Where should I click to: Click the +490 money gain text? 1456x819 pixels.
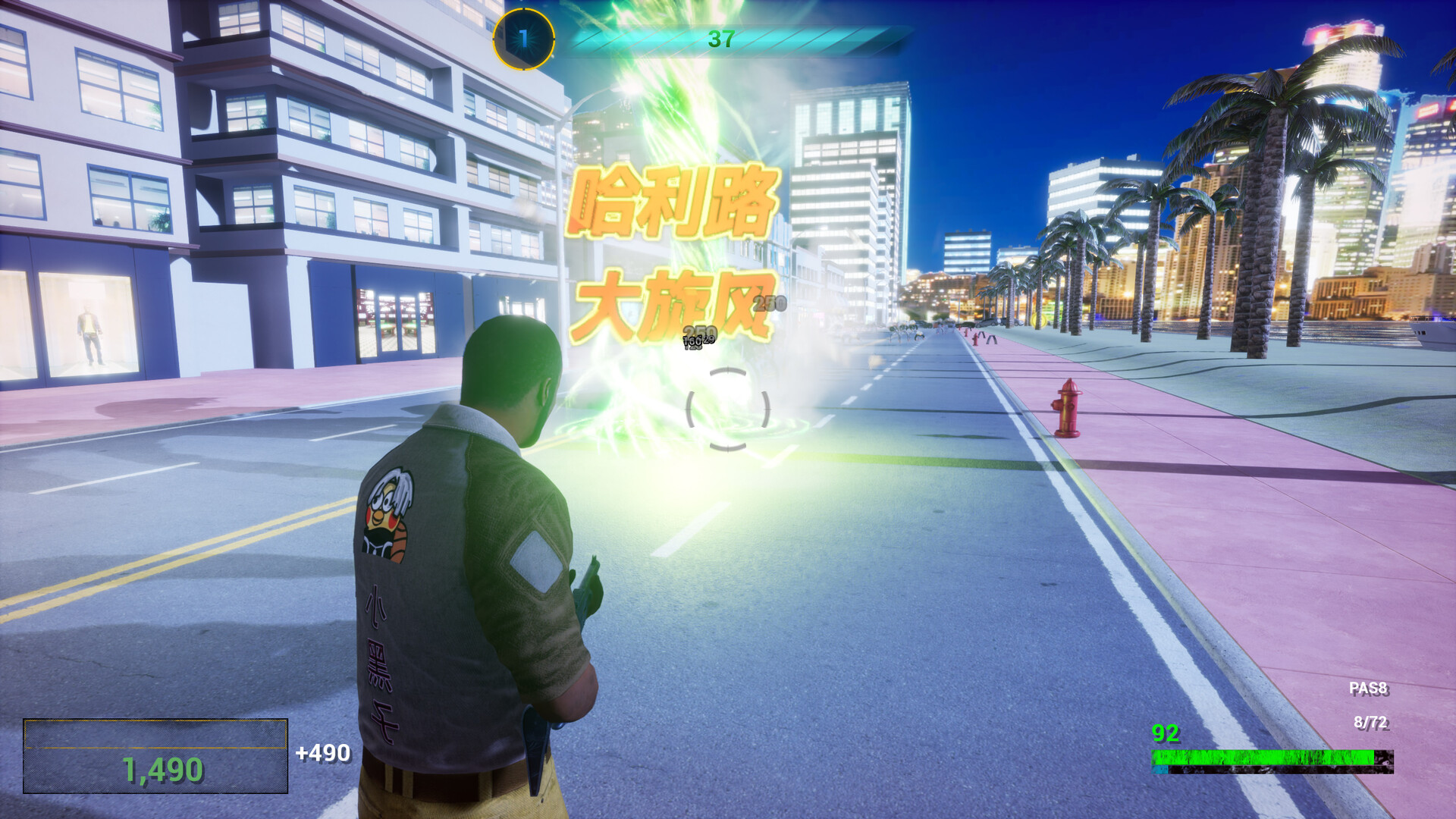[322, 755]
